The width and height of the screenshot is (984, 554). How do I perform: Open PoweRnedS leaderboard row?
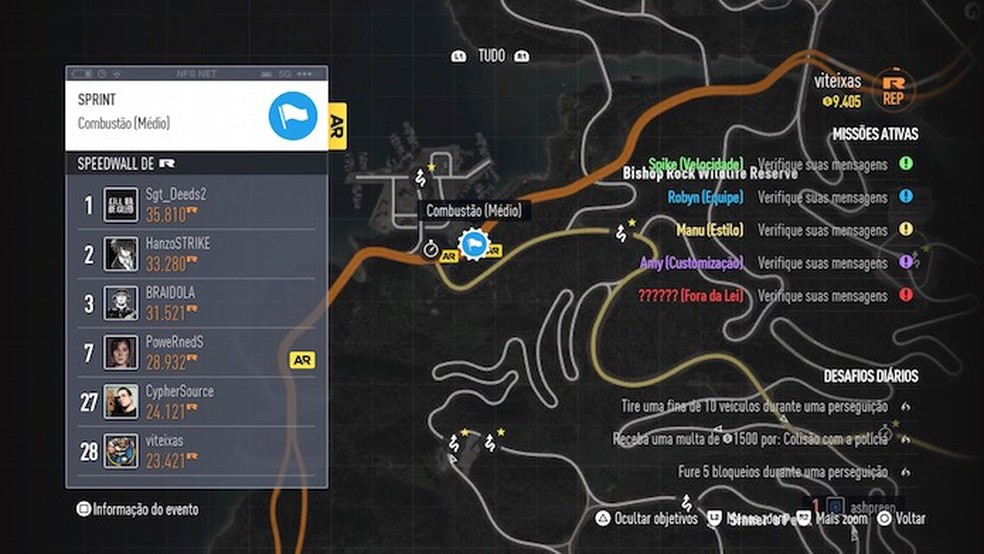[196, 352]
